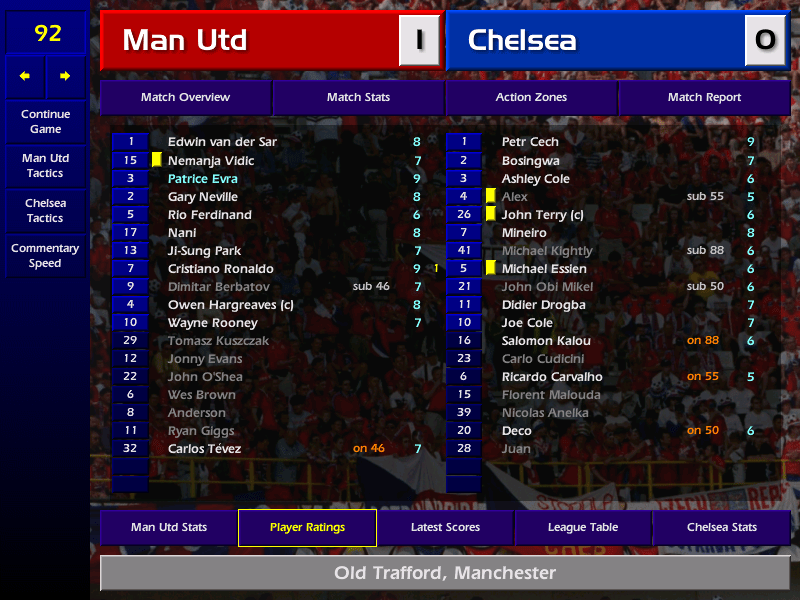View Man Utd Stats
Viewport: 800px width, 600px height.
click(168, 527)
